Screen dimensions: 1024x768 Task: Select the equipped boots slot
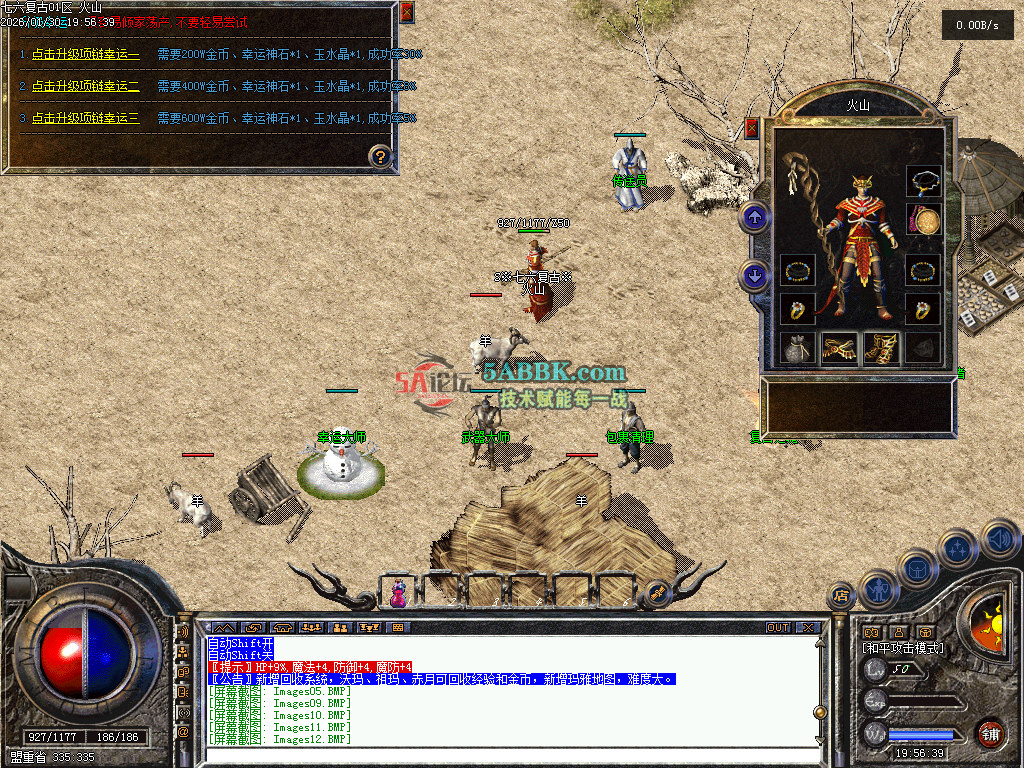click(x=881, y=348)
